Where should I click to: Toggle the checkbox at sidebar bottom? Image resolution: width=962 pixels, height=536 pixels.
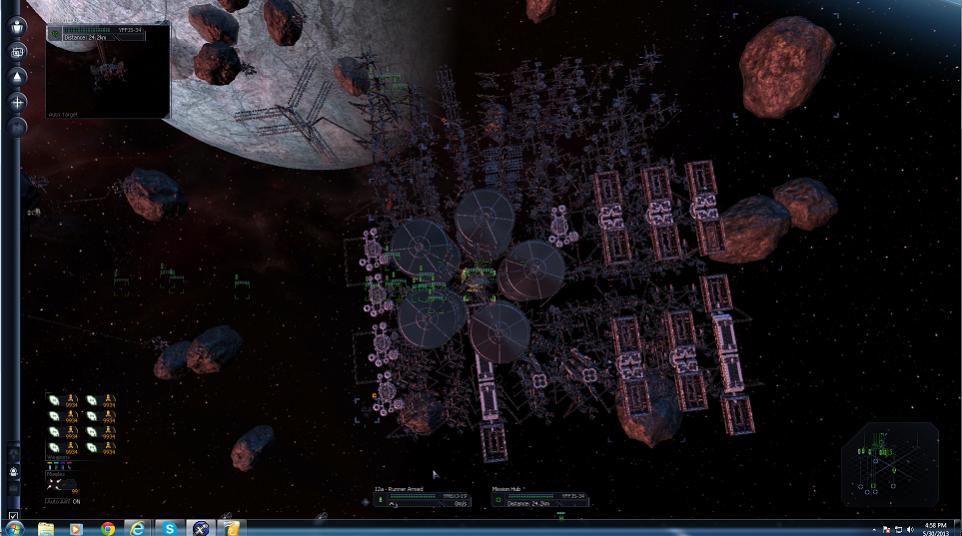[13, 516]
